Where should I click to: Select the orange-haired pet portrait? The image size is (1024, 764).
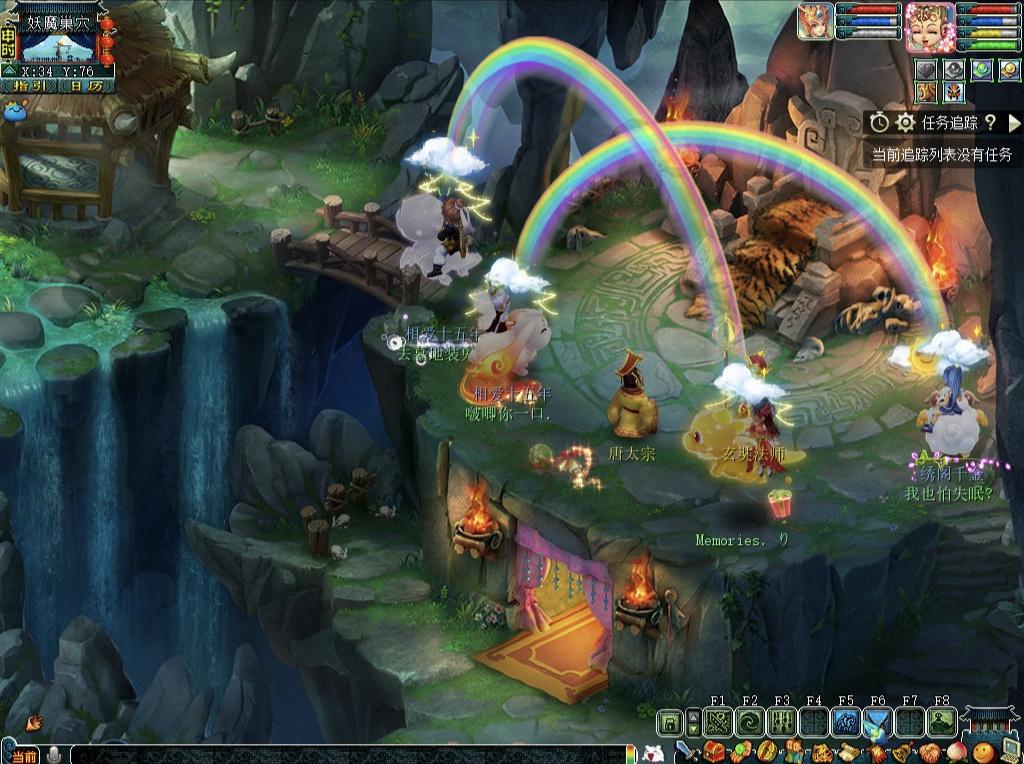815,22
